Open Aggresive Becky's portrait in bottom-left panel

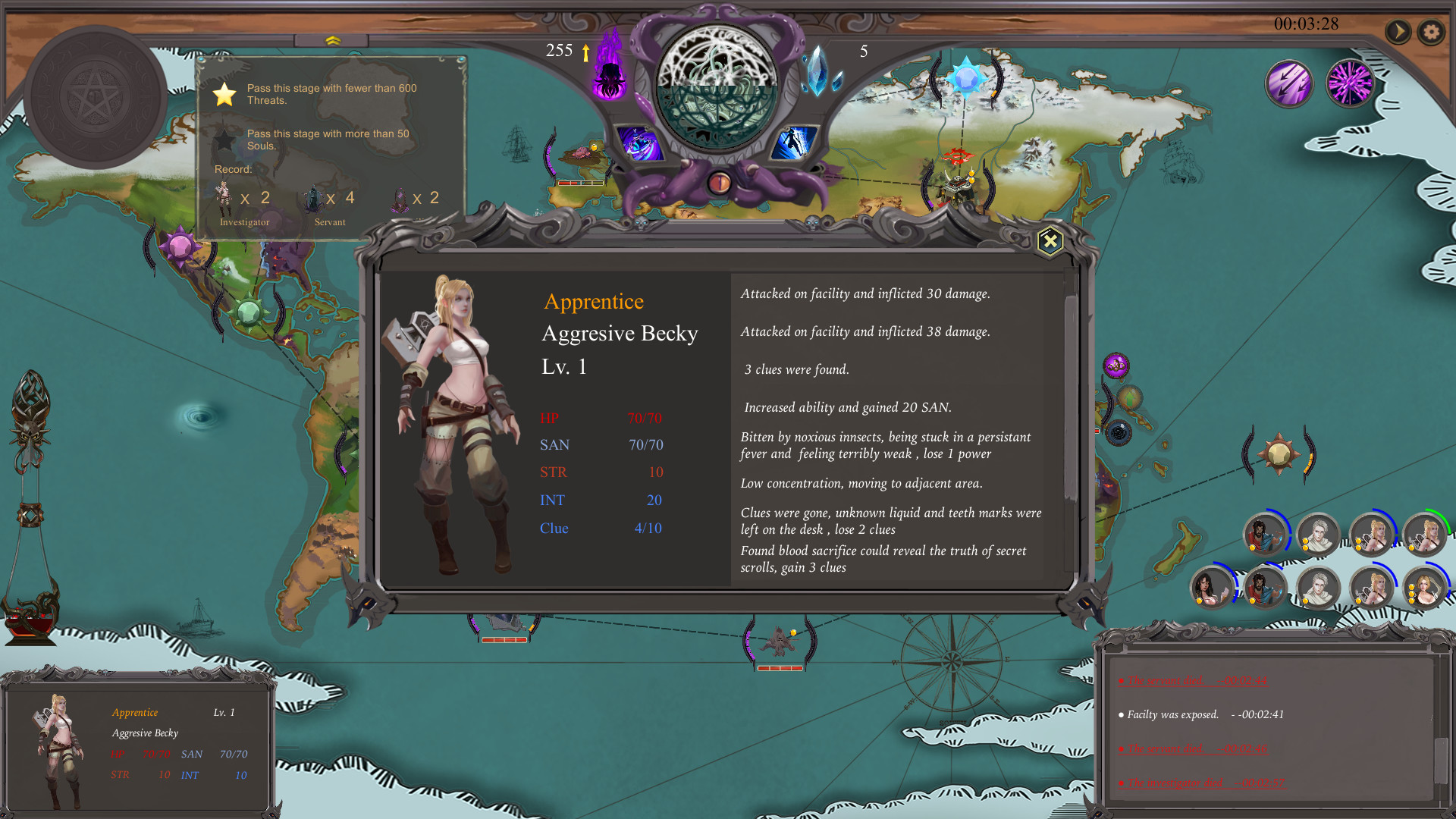(59, 747)
